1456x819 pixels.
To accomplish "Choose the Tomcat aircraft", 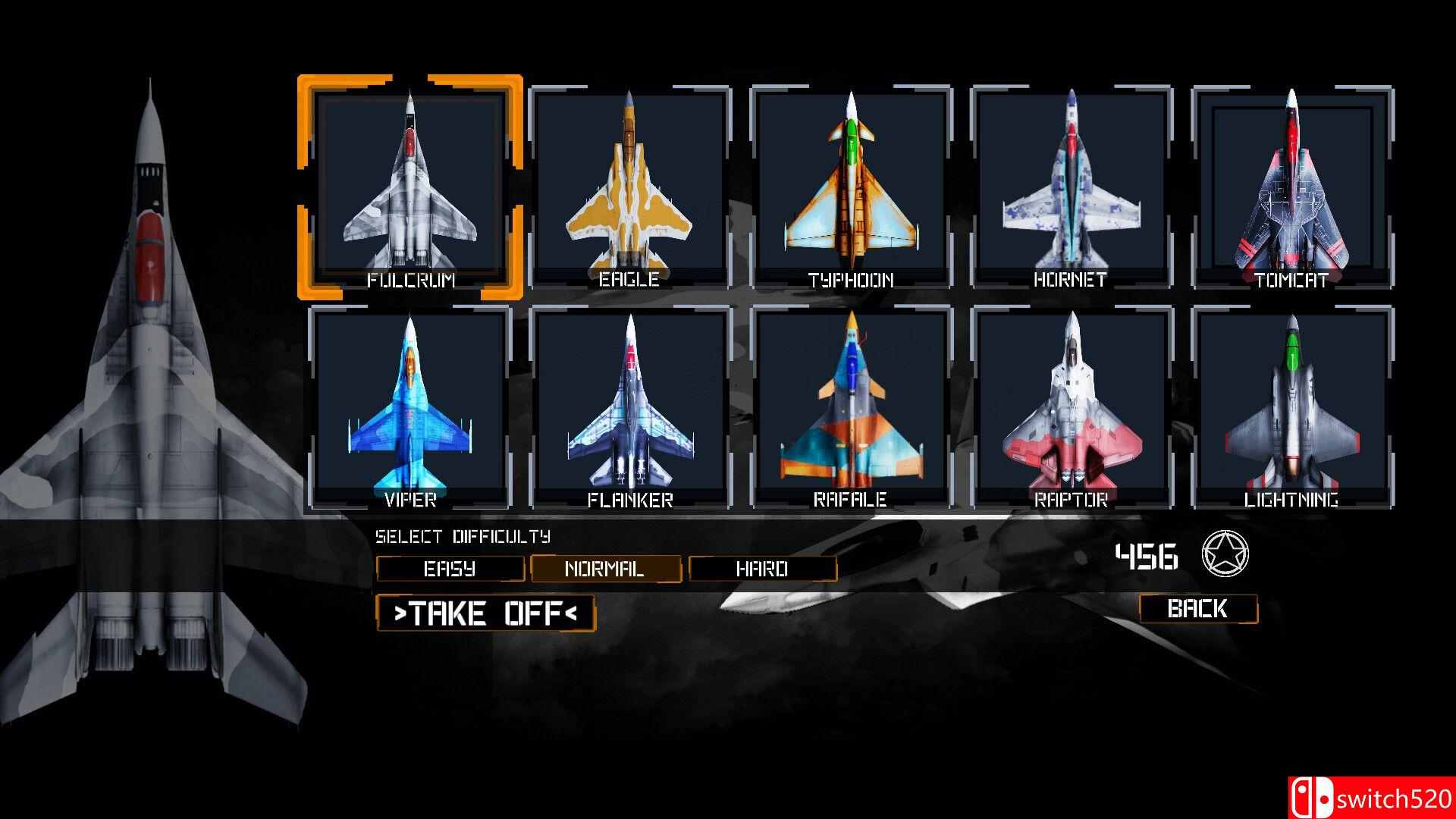I will point(1291,186).
